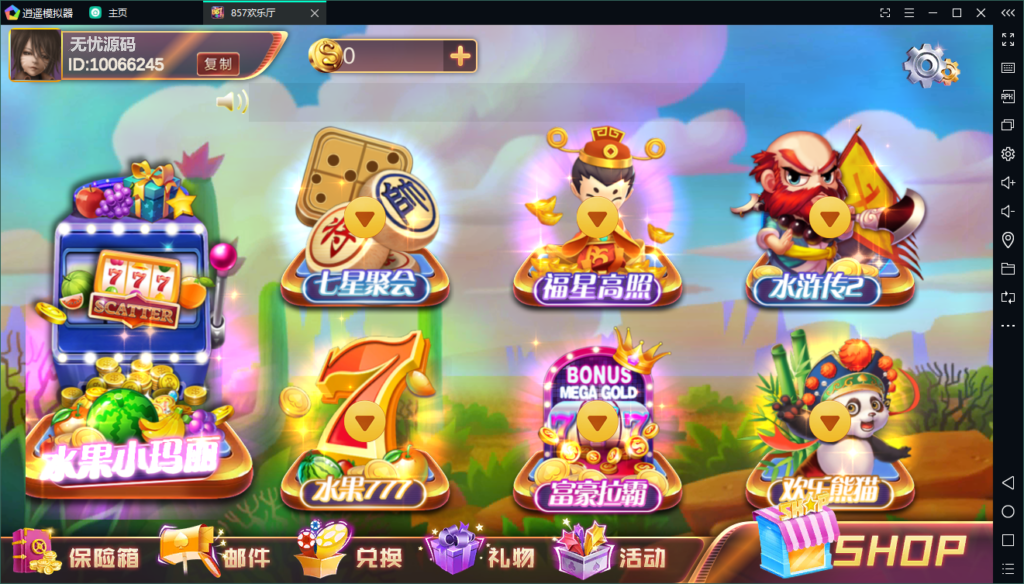Add coins with the plus button
Viewport: 1024px width, 584px height.
tap(460, 56)
